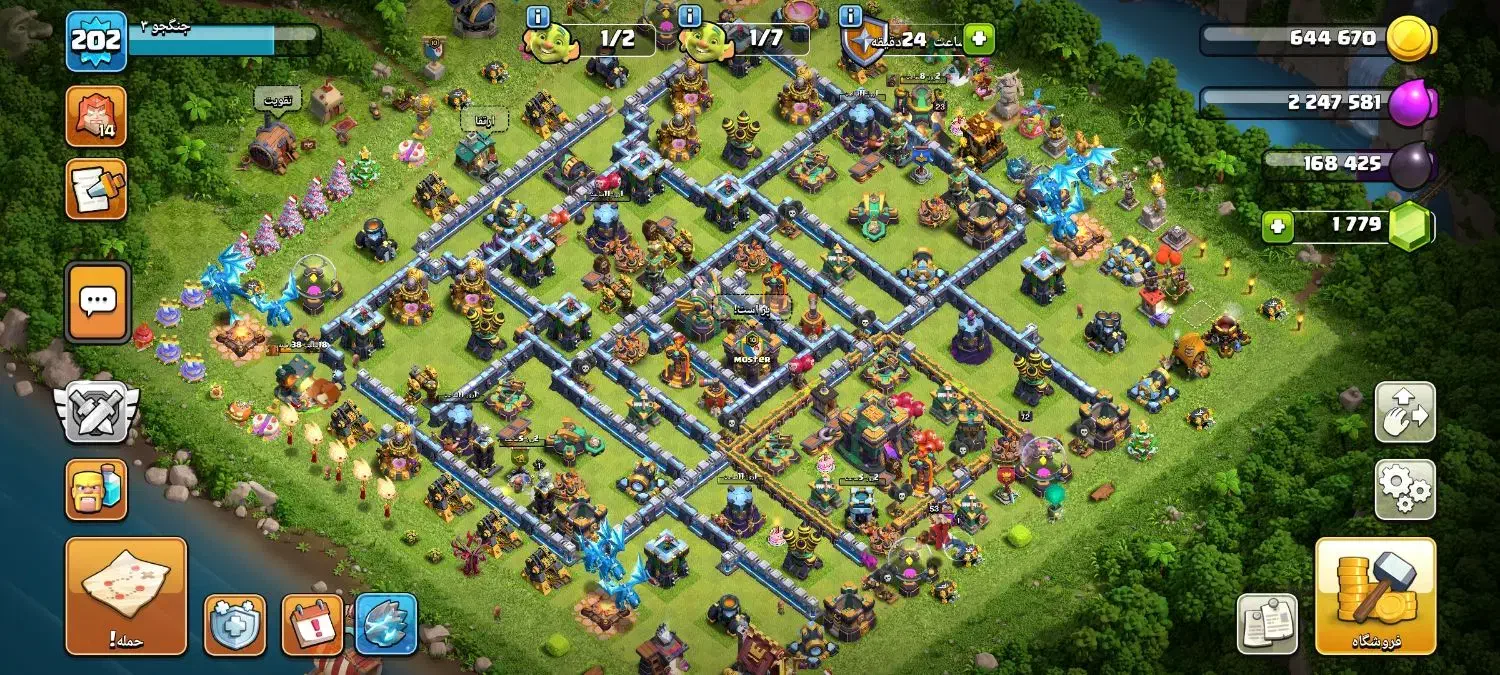1500x675 pixels.
Task: Click the green plus next to shield timer
Action: point(979,39)
